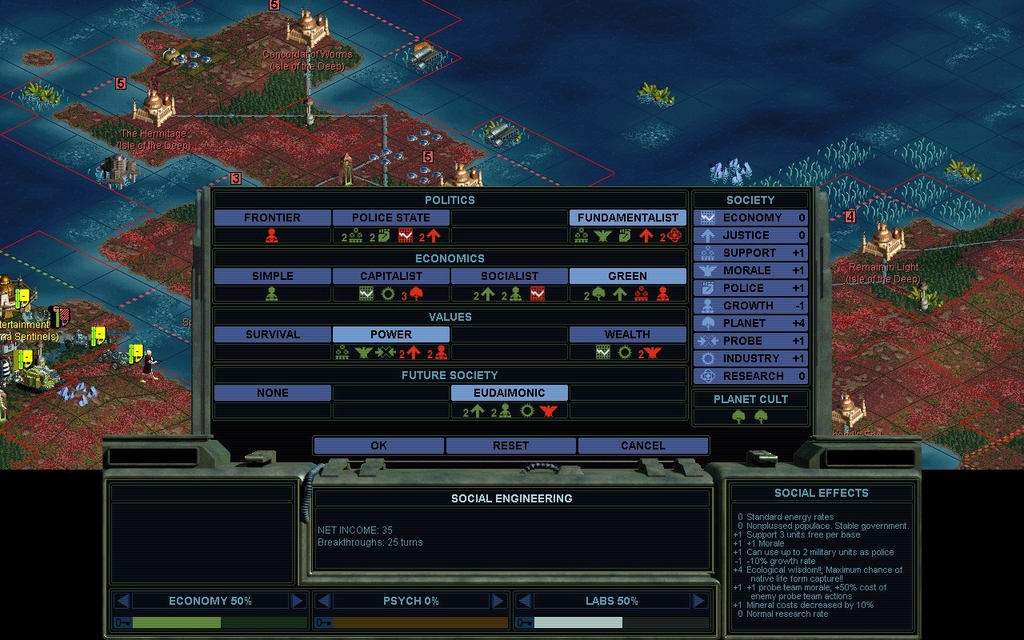Select Power values
The width and height of the screenshot is (1024, 640).
391,335
